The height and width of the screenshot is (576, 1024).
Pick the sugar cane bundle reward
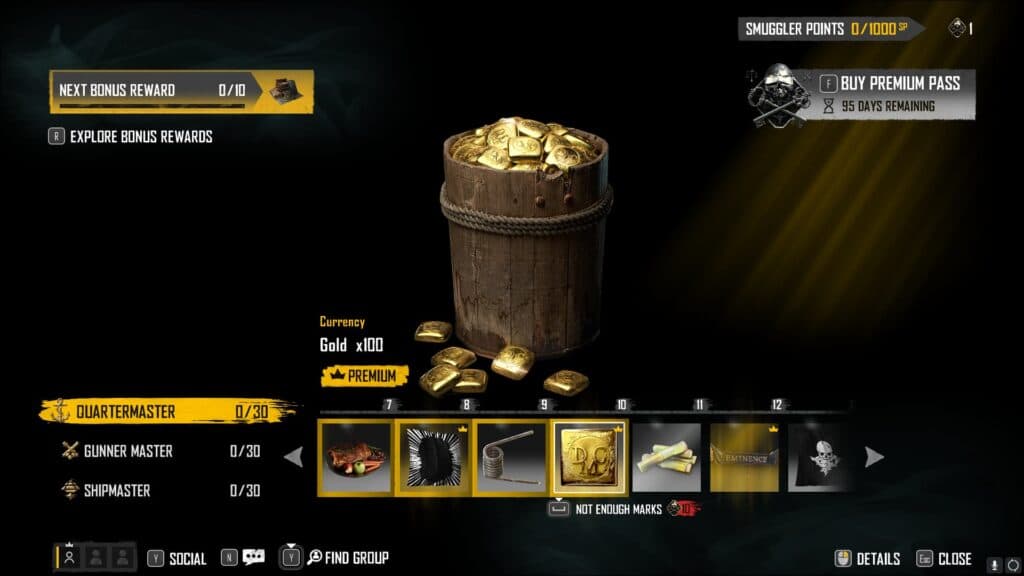(667, 457)
